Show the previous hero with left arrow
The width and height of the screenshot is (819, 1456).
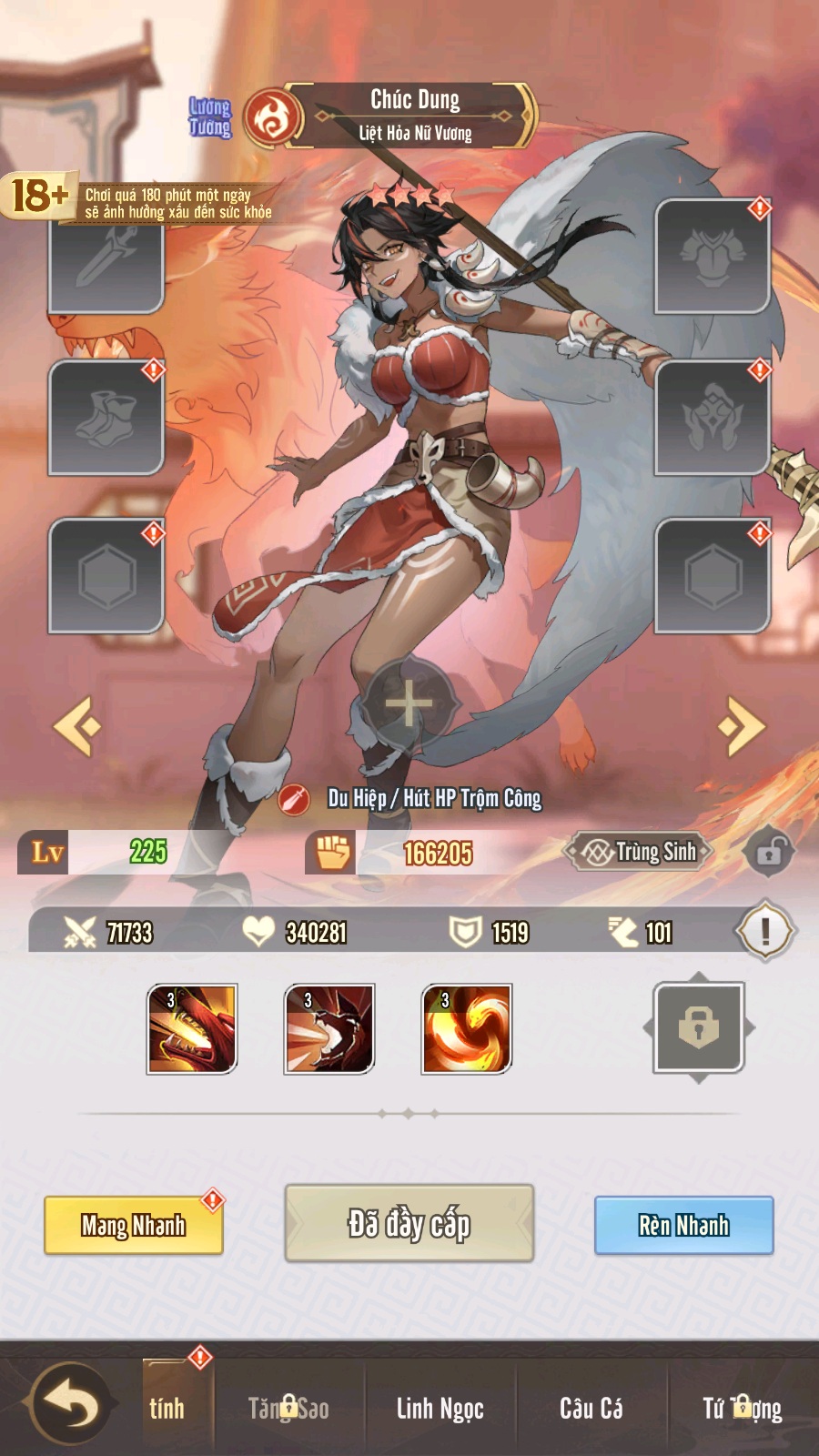78,725
